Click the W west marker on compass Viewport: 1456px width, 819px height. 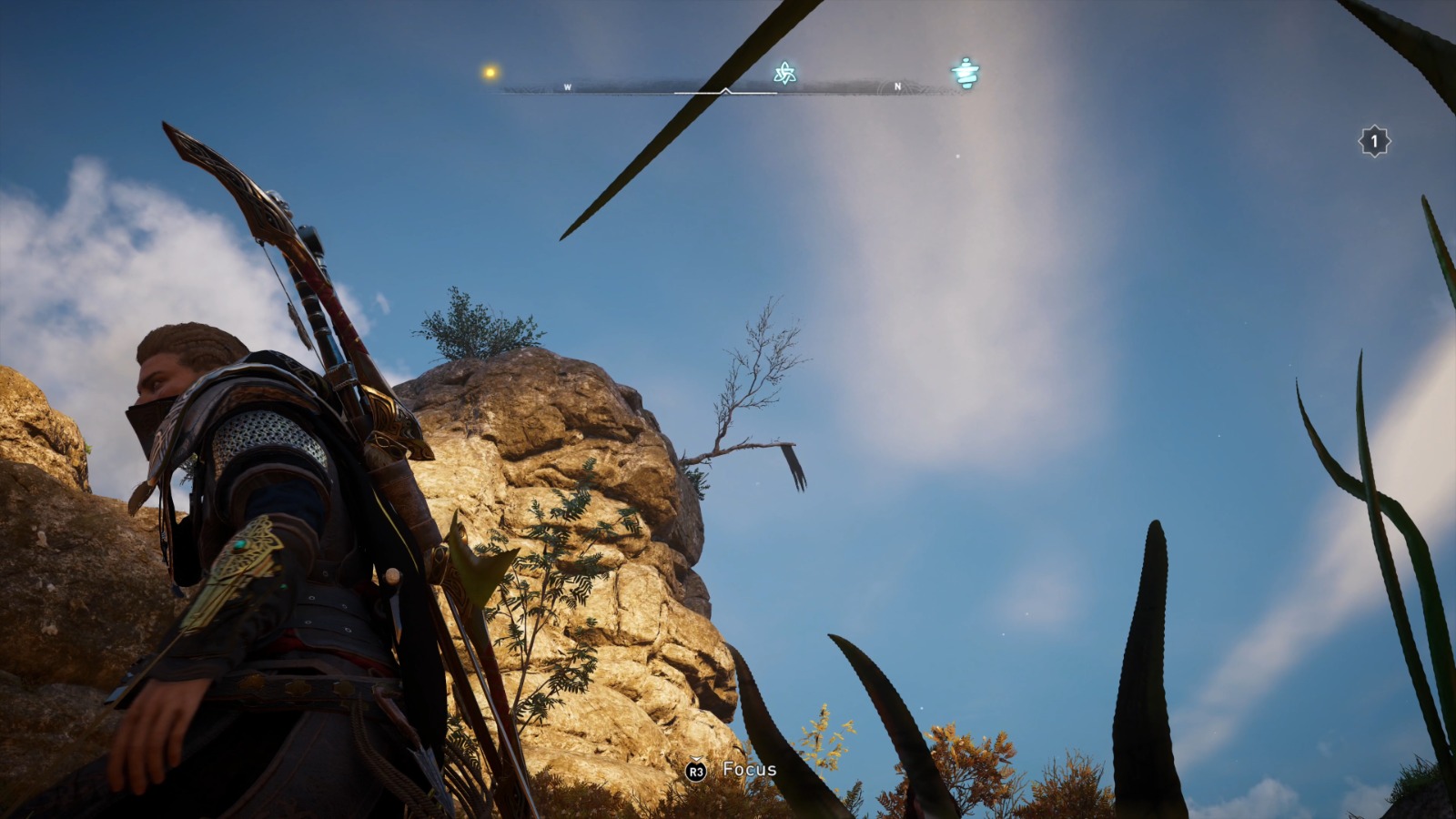click(568, 87)
